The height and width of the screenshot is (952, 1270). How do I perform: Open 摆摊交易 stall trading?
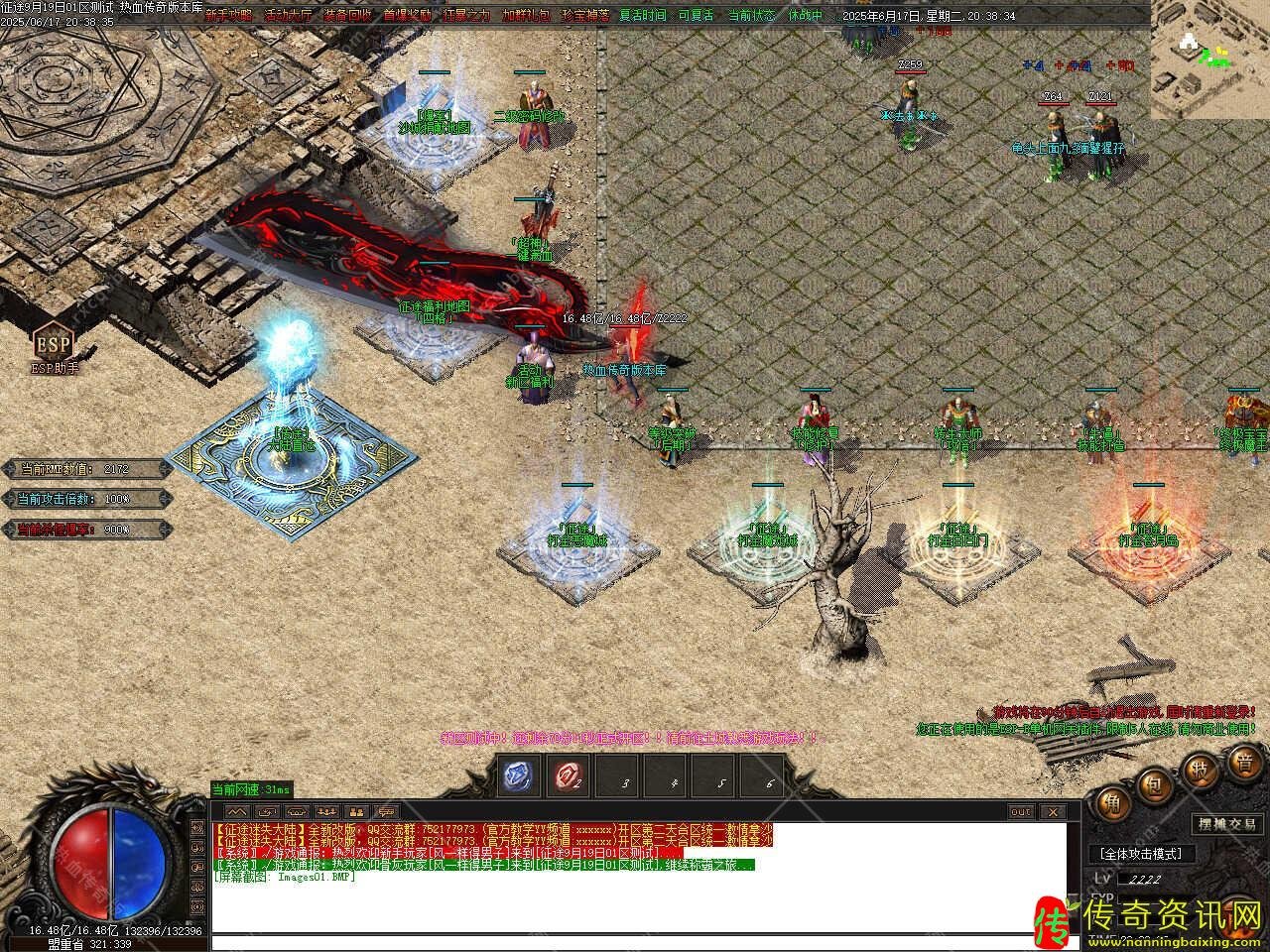pos(1226,823)
